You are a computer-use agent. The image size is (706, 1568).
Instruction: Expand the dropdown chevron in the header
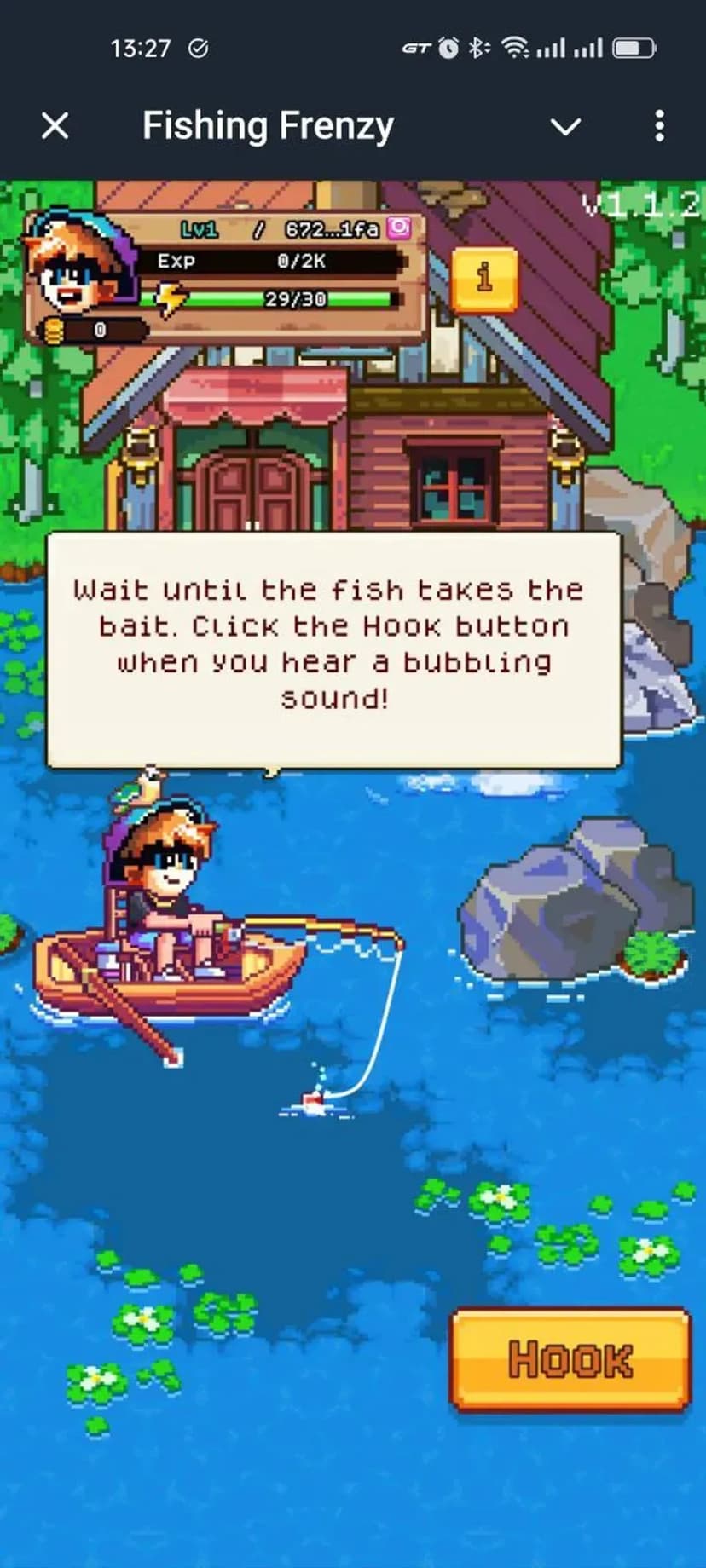[565, 127]
